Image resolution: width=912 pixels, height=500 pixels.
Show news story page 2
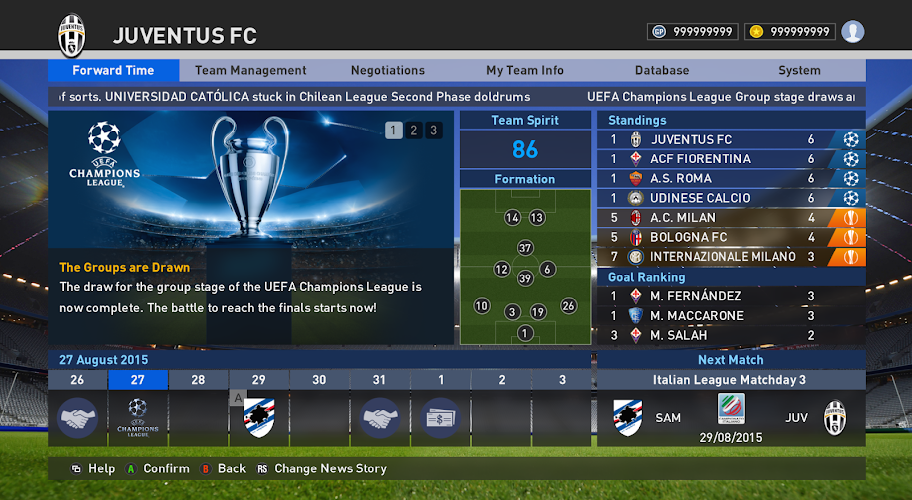pyautogui.click(x=413, y=130)
